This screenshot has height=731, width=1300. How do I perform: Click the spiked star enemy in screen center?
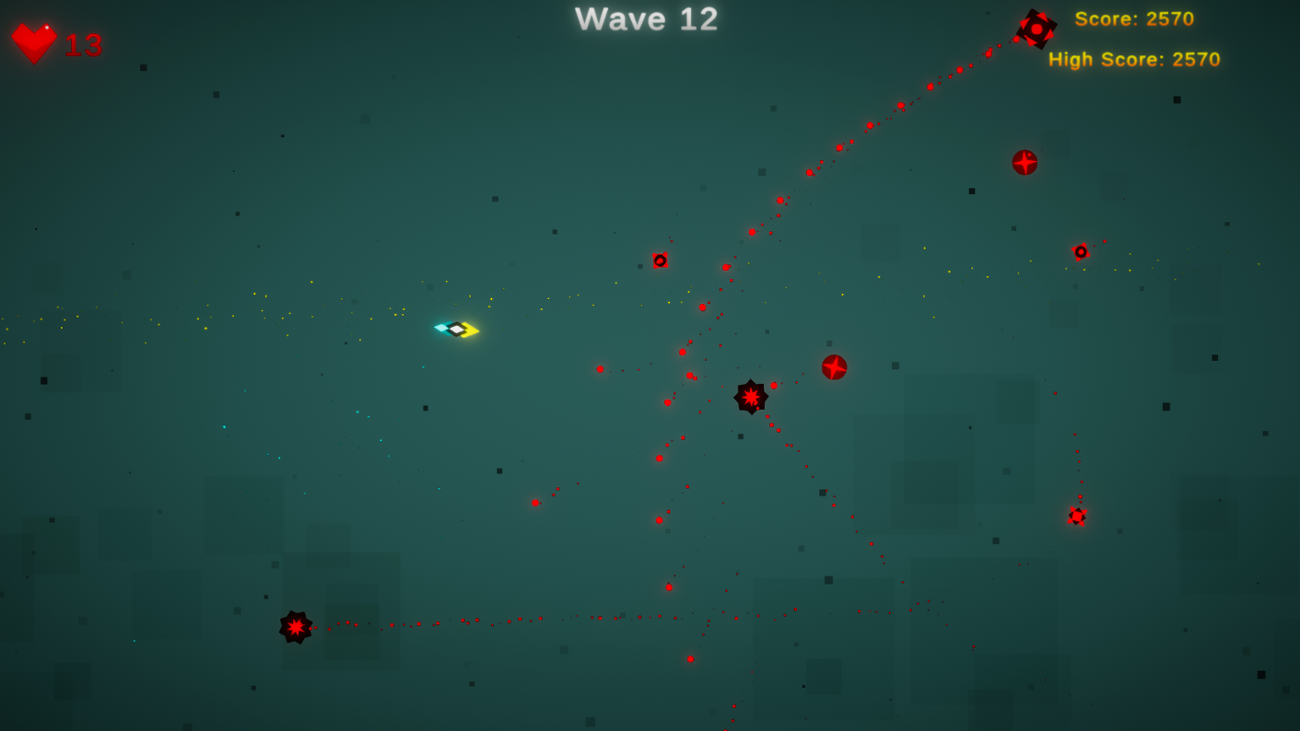[x=750, y=396]
